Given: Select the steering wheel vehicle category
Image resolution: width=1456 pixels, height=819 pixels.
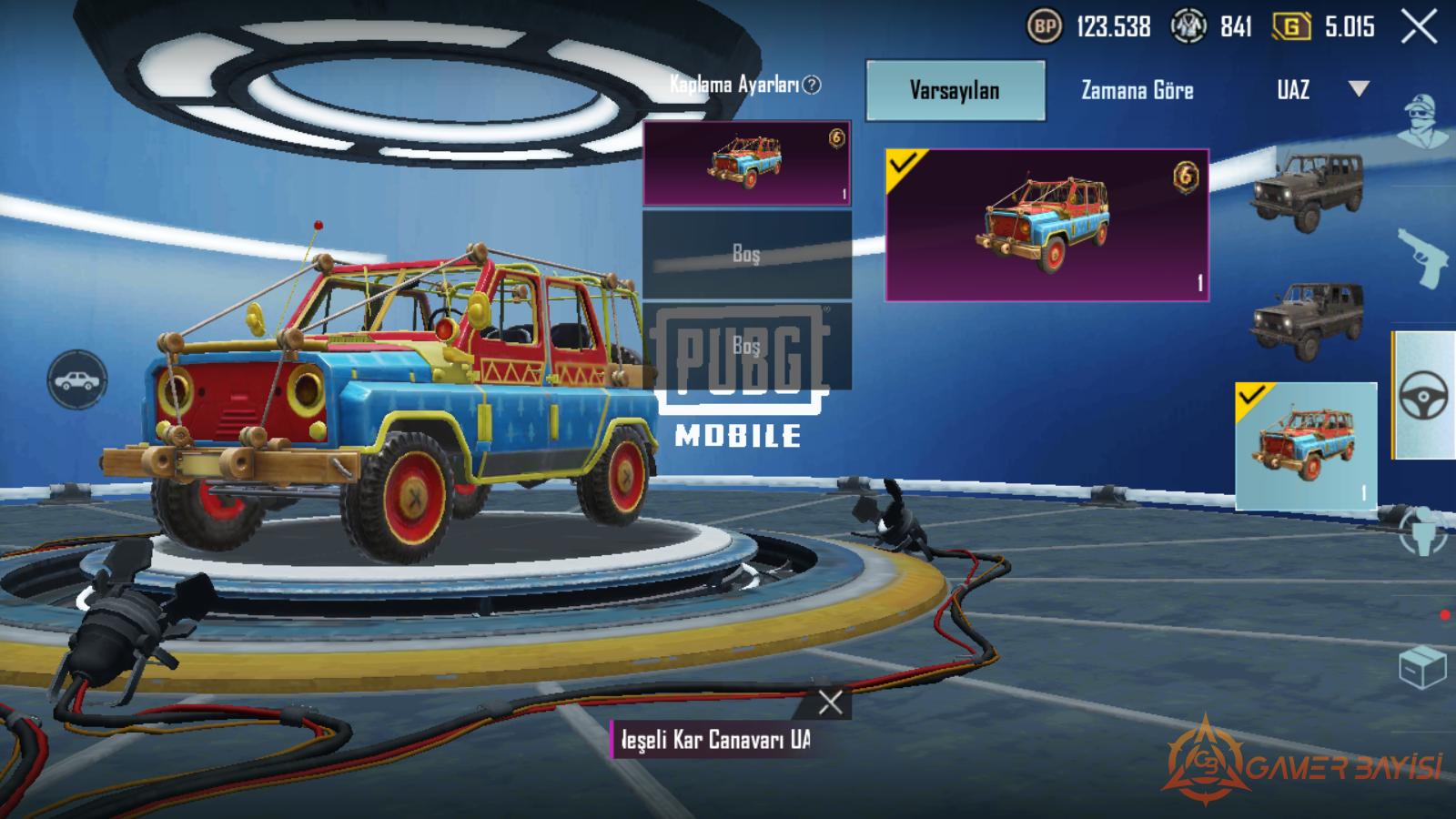Looking at the screenshot, I should pos(1423,397).
